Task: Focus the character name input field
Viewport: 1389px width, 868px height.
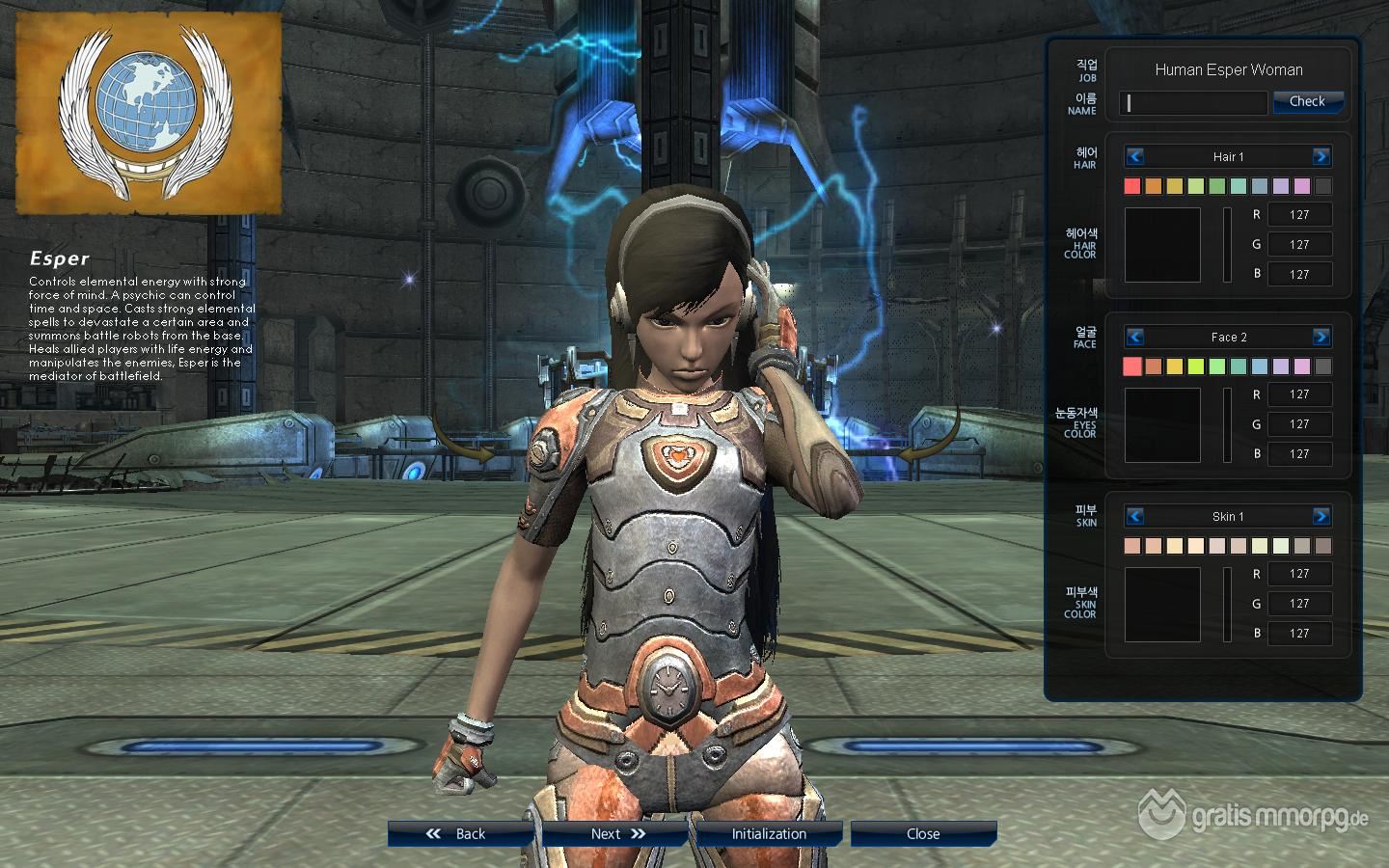Action: (1193, 103)
